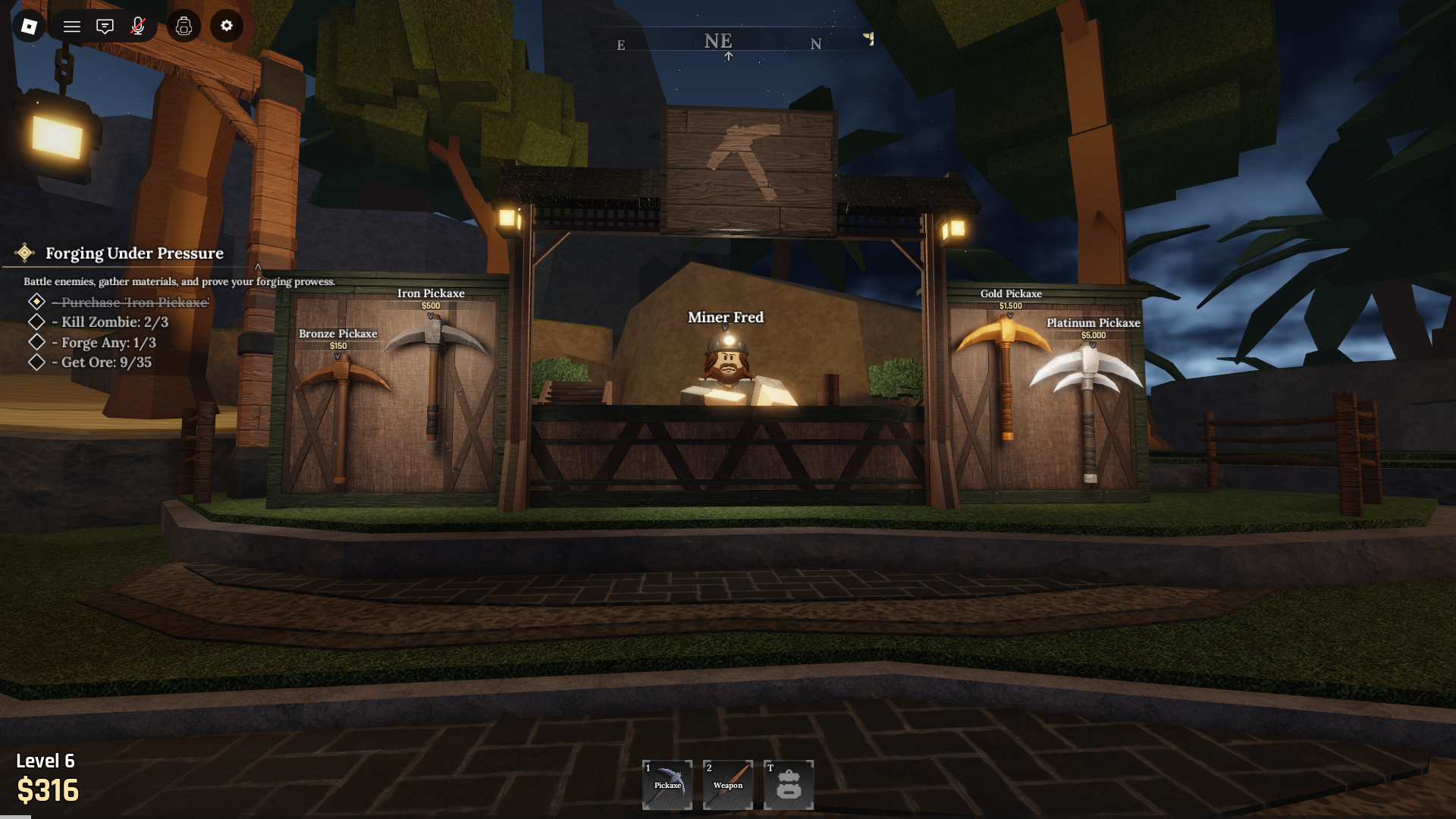Open the backpack inventory via the T slot
Screen dimensions: 1456x819
coord(788,785)
